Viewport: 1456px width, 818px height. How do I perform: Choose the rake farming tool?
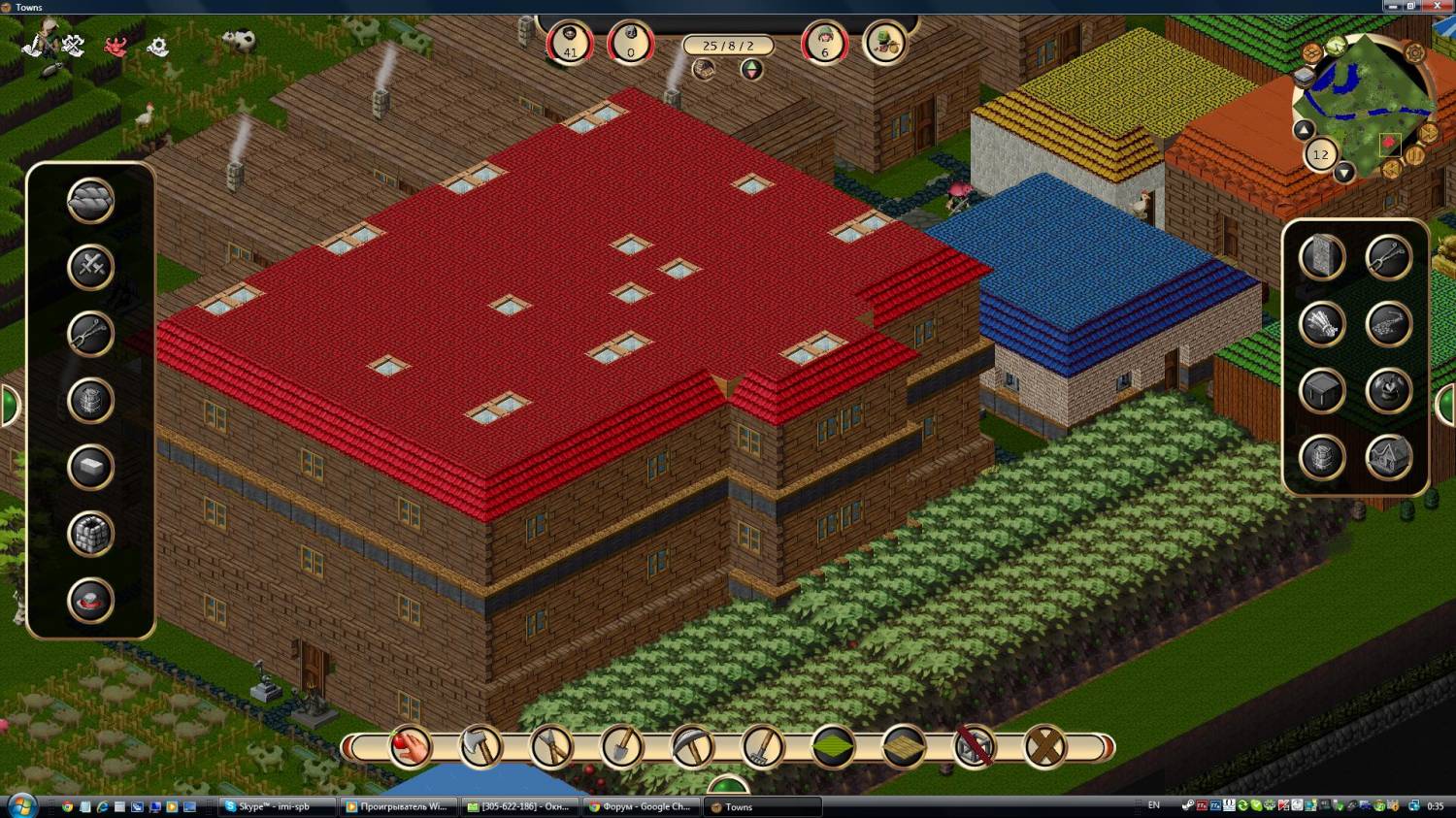(x=763, y=746)
